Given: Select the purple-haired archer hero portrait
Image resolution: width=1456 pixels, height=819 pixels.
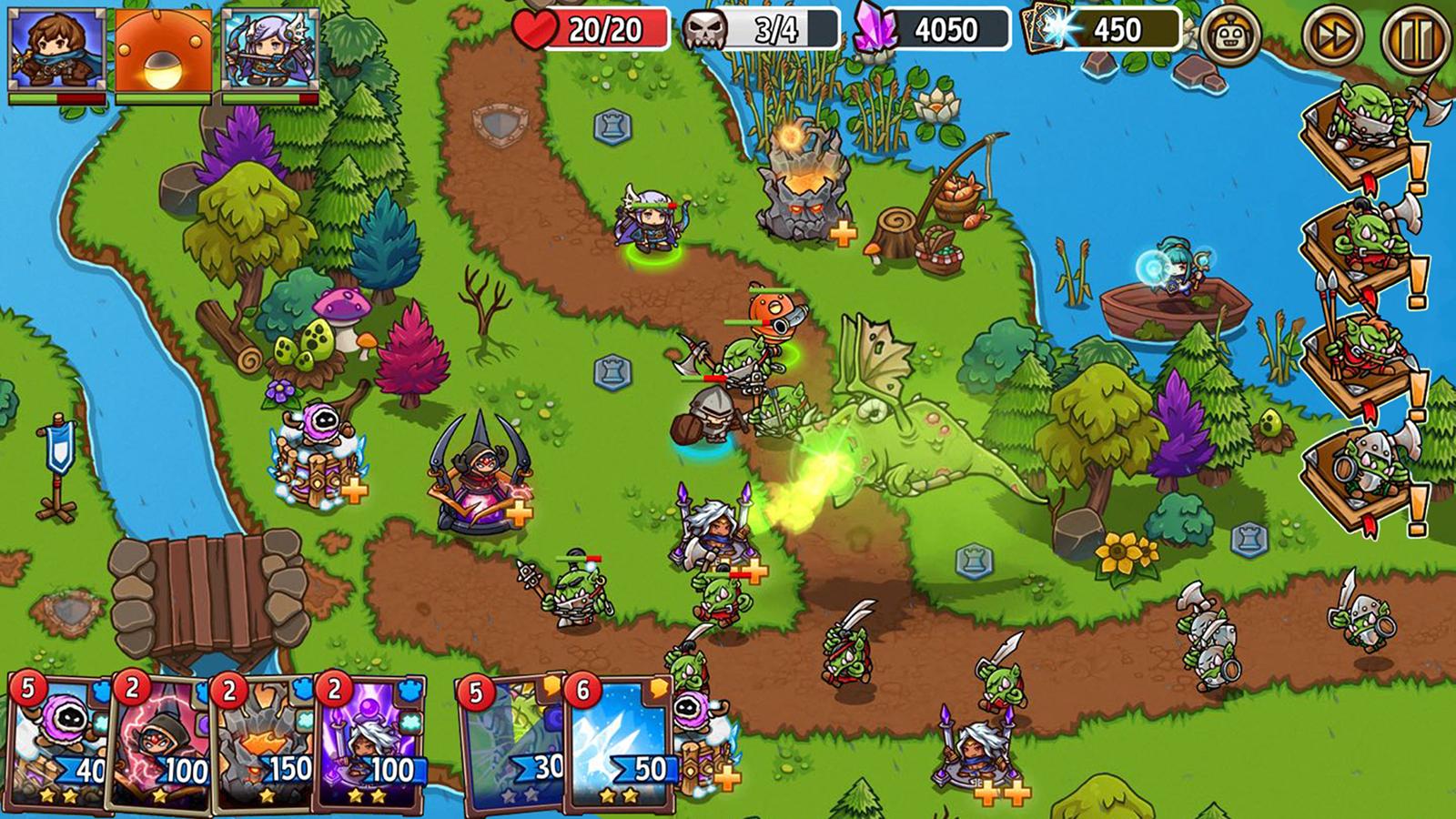Looking at the screenshot, I should coord(270,49).
